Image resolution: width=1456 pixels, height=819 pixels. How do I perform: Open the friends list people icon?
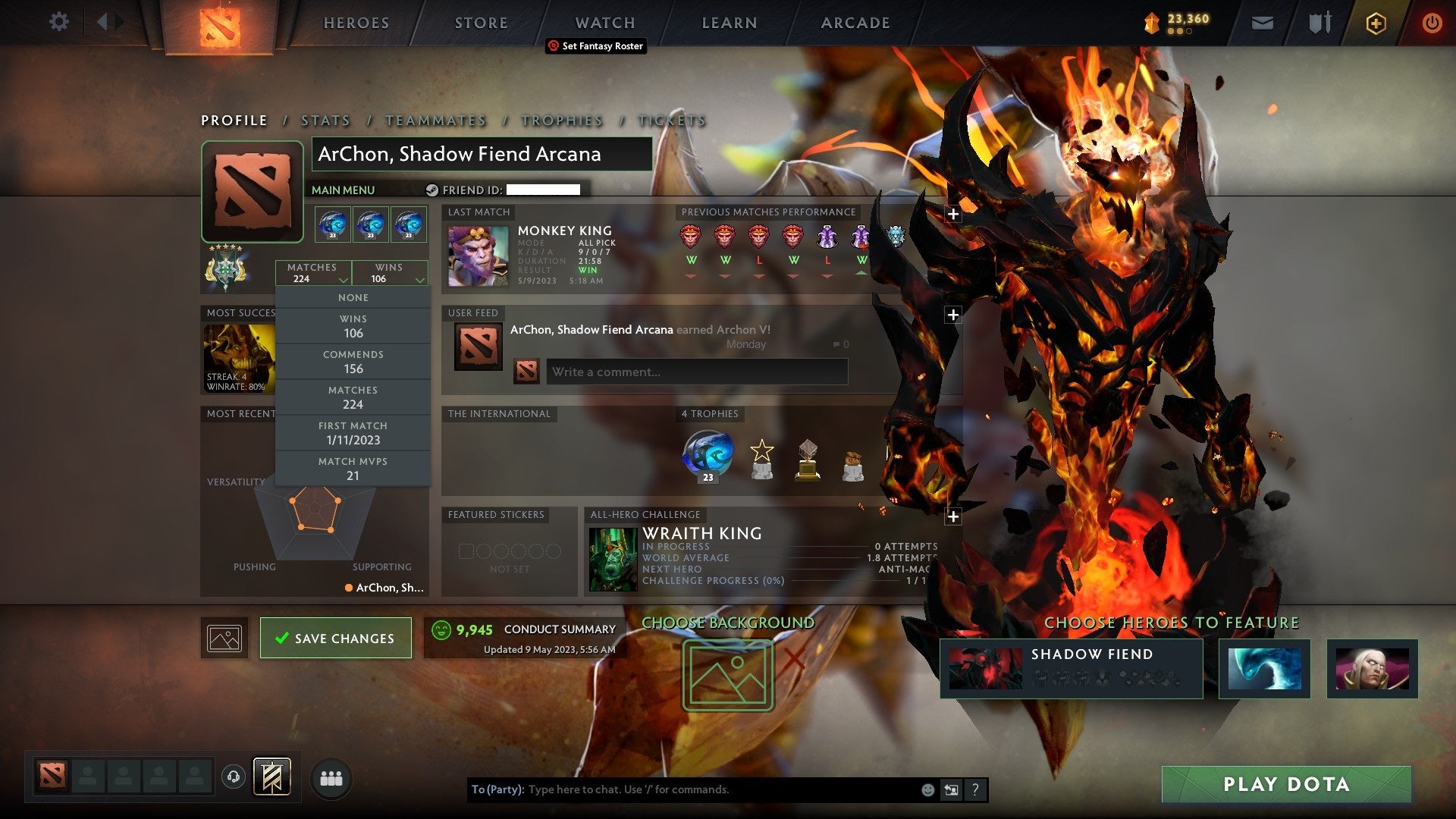click(331, 777)
